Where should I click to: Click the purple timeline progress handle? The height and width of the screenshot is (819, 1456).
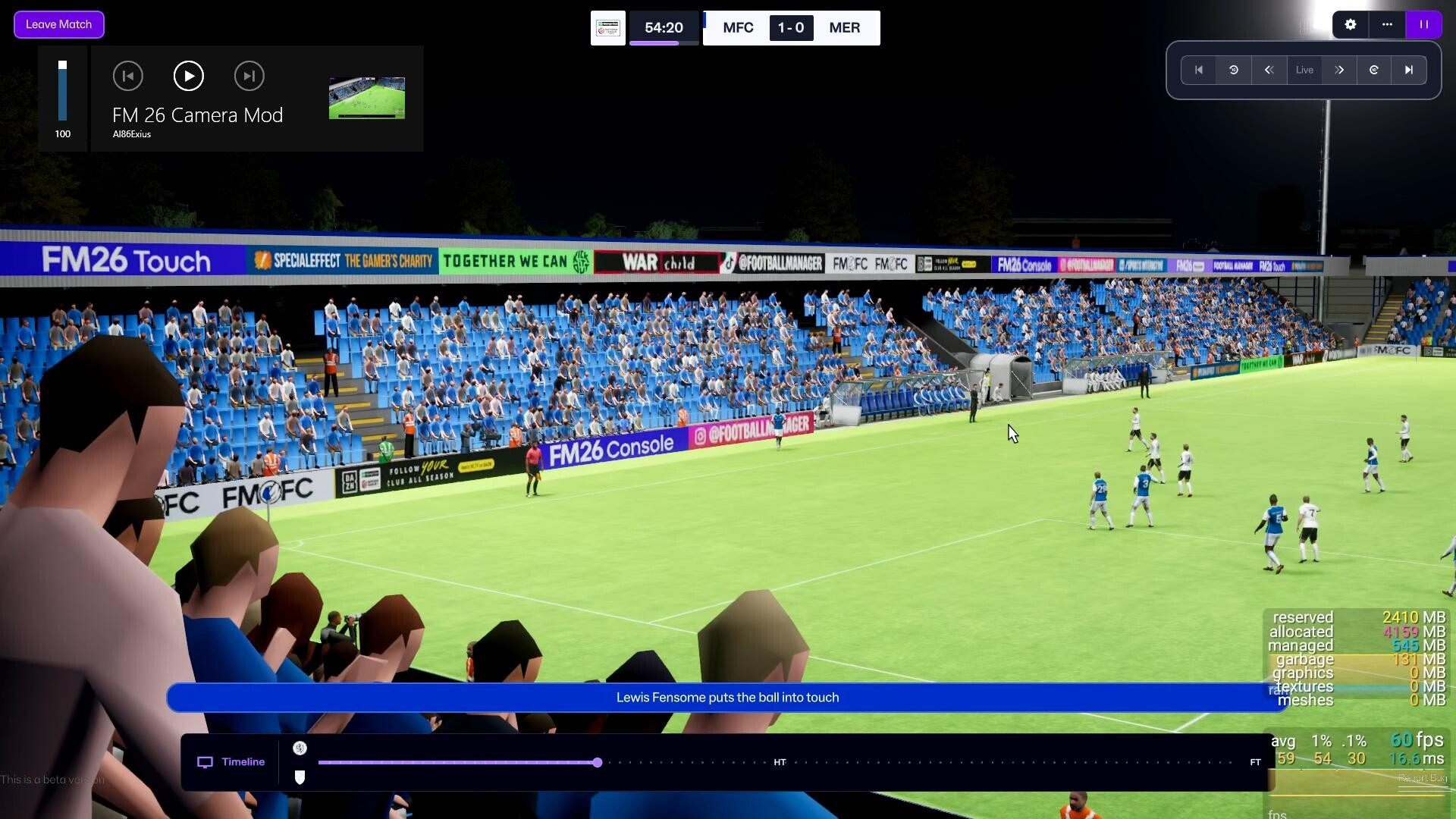(x=598, y=762)
